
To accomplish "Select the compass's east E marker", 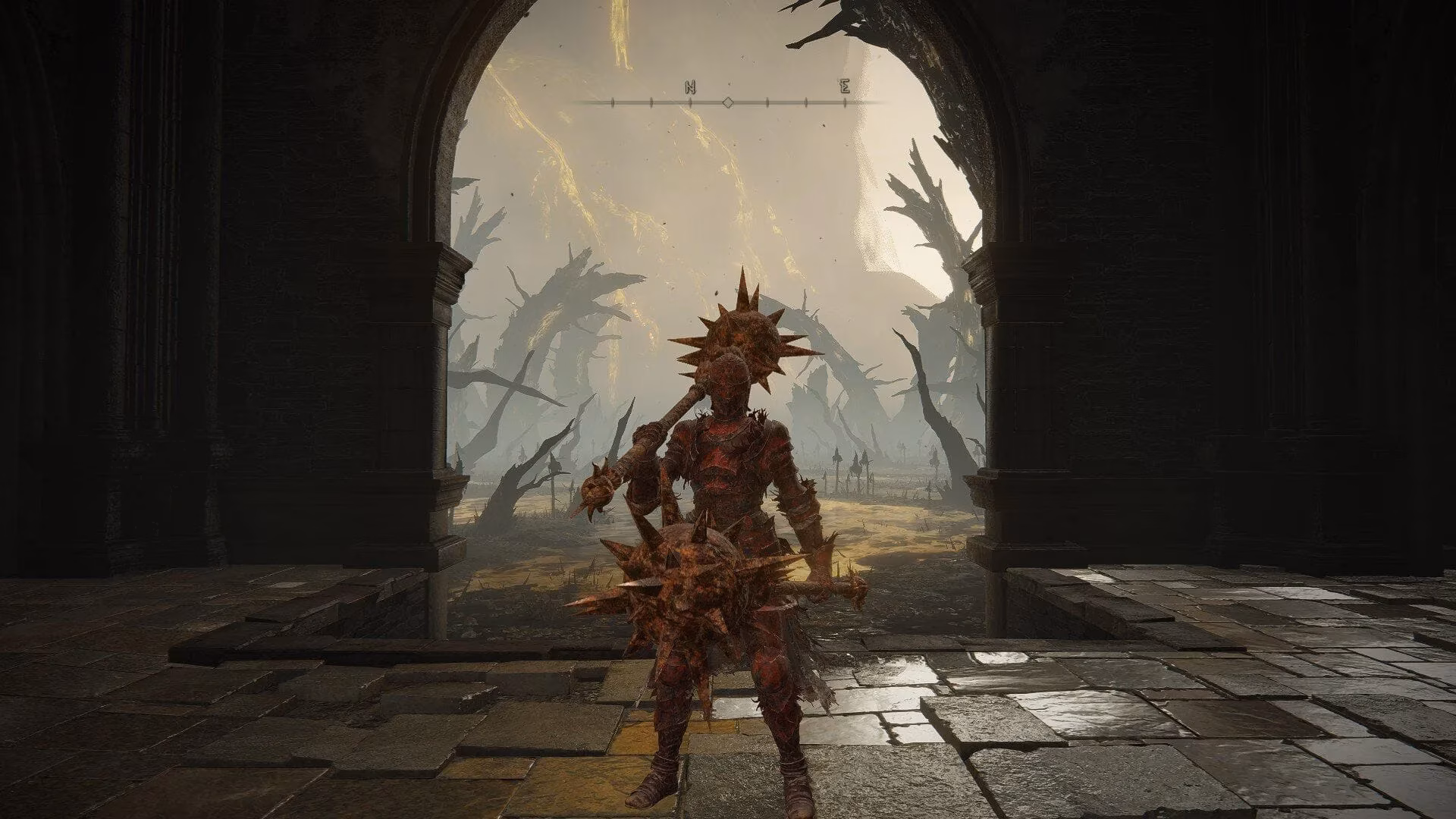I will tap(845, 88).
